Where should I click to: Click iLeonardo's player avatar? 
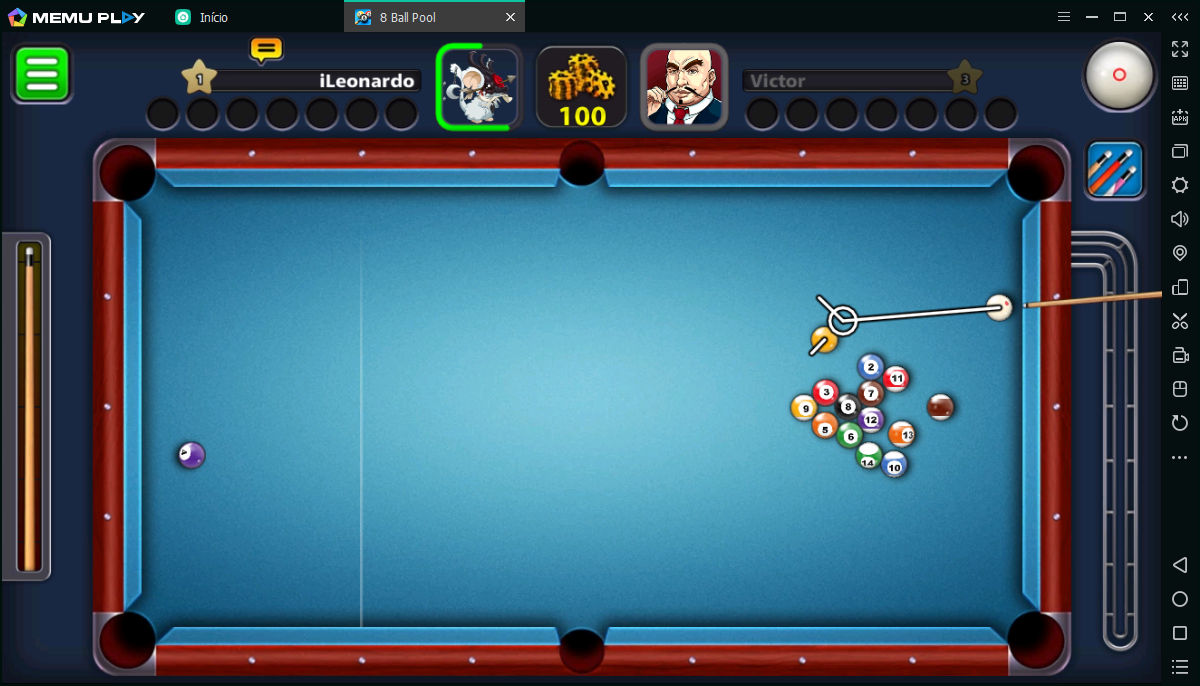click(x=479, y=87)
